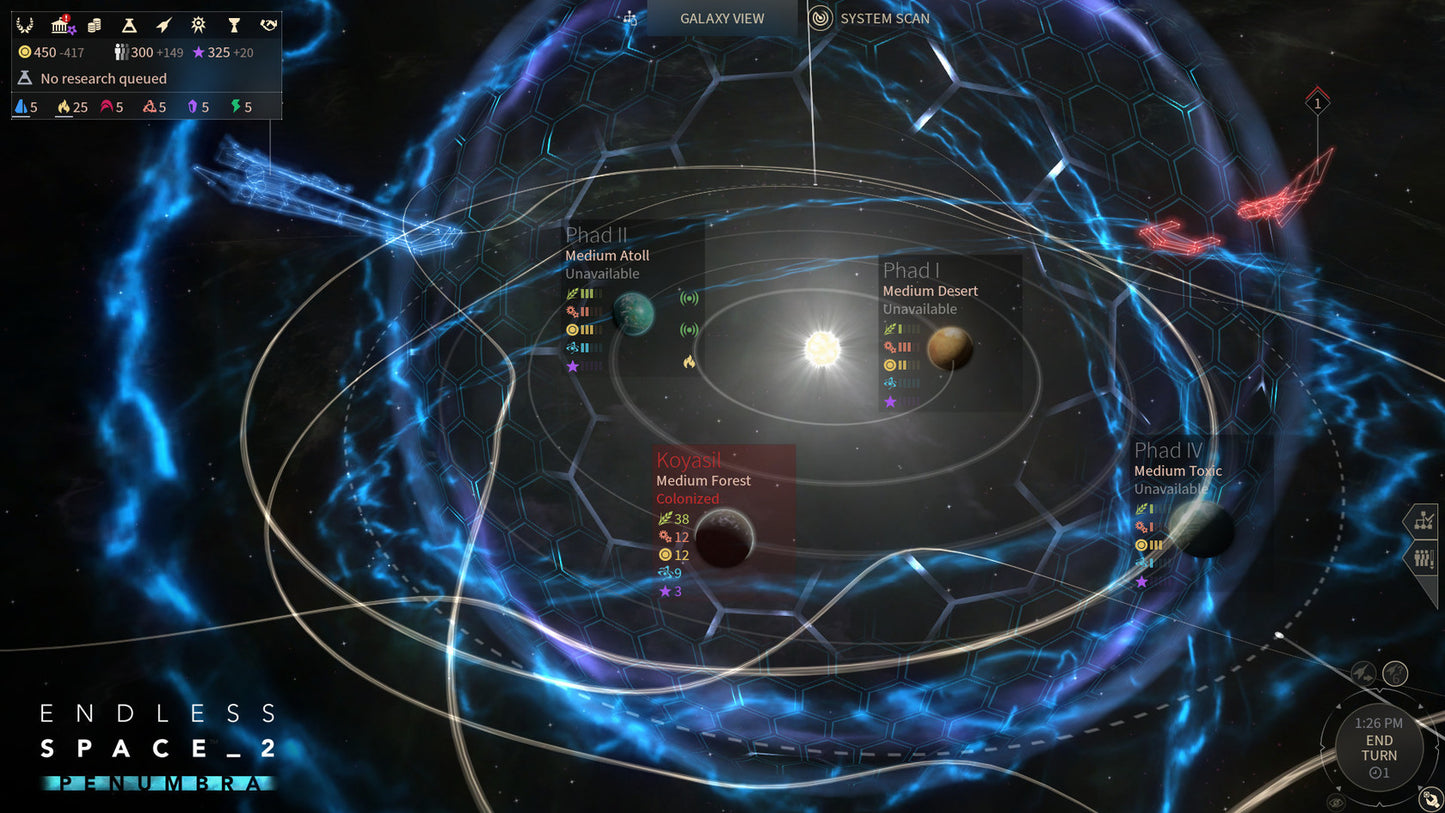Click the unknown ships counter showing 6

pyautogui.click(x=1395, y=674)
